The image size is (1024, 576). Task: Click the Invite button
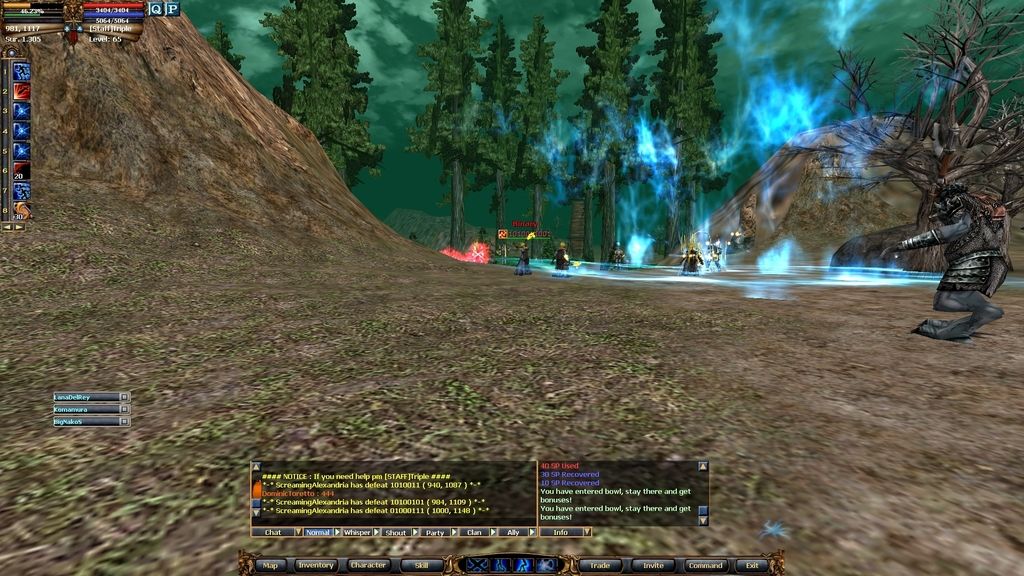point(653,565)
